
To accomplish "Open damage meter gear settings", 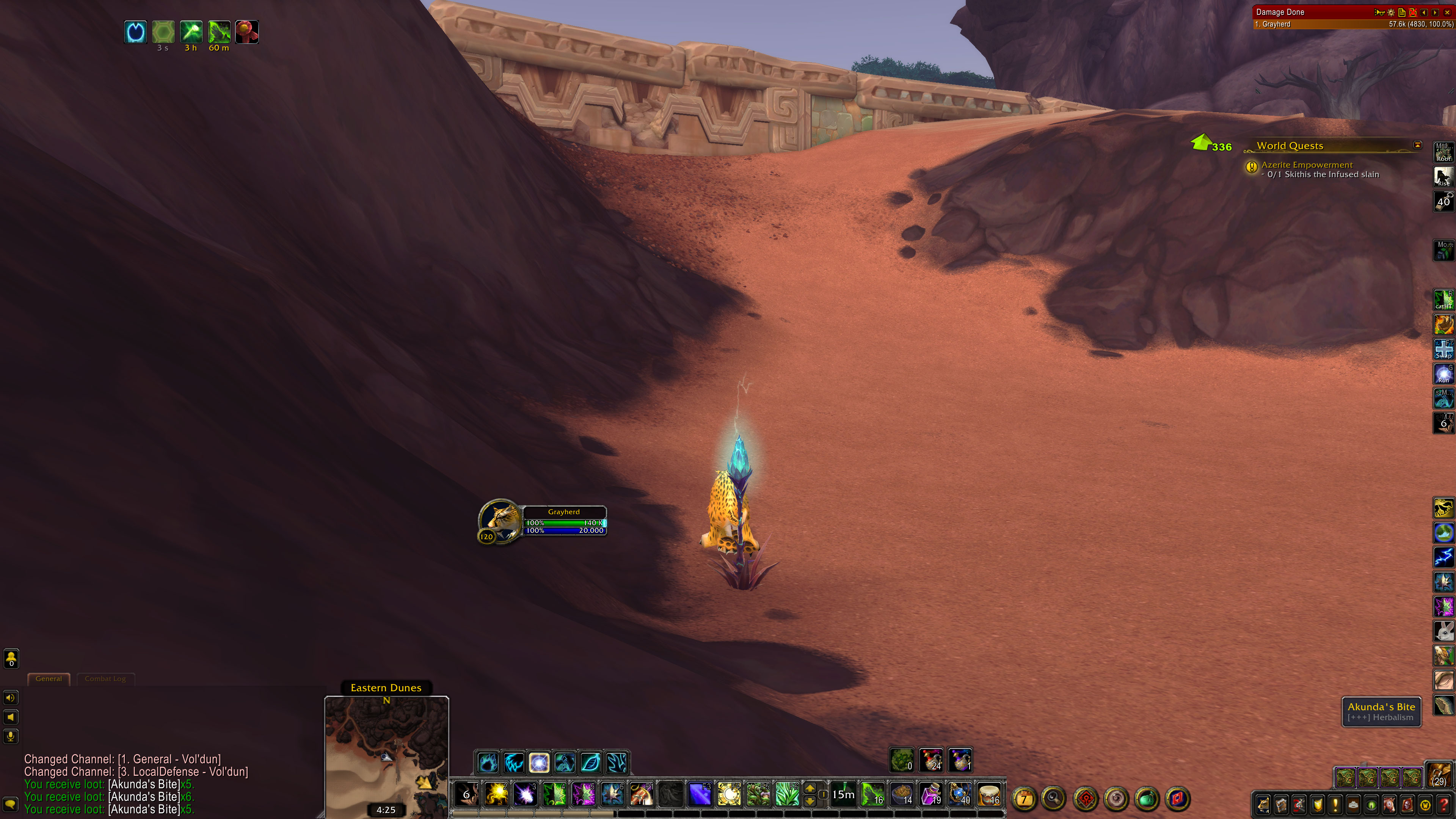I will click(x=1391, y=12).
